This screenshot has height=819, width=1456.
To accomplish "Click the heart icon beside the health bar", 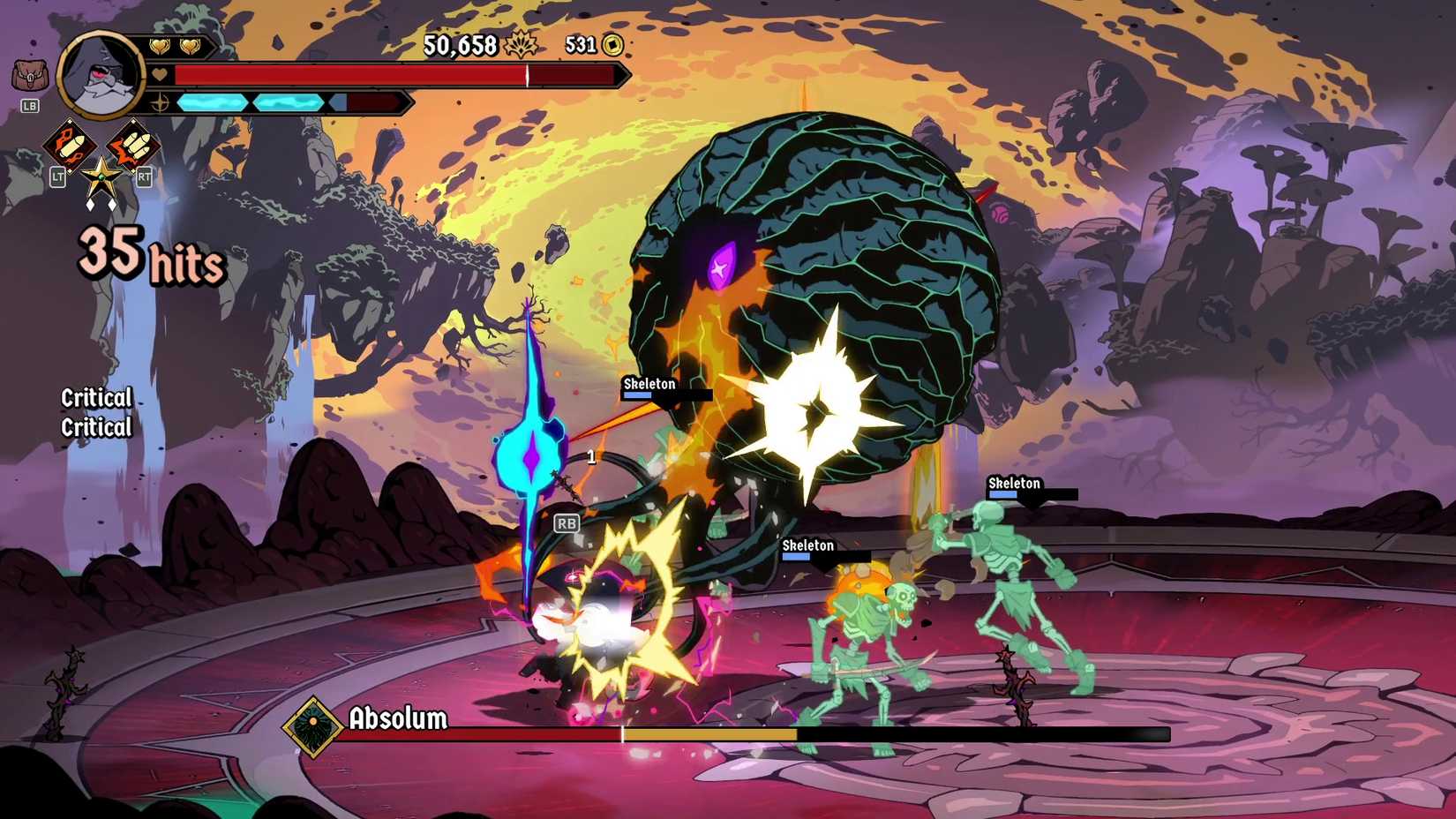I will pyautogui.click(x=160, y=76).
